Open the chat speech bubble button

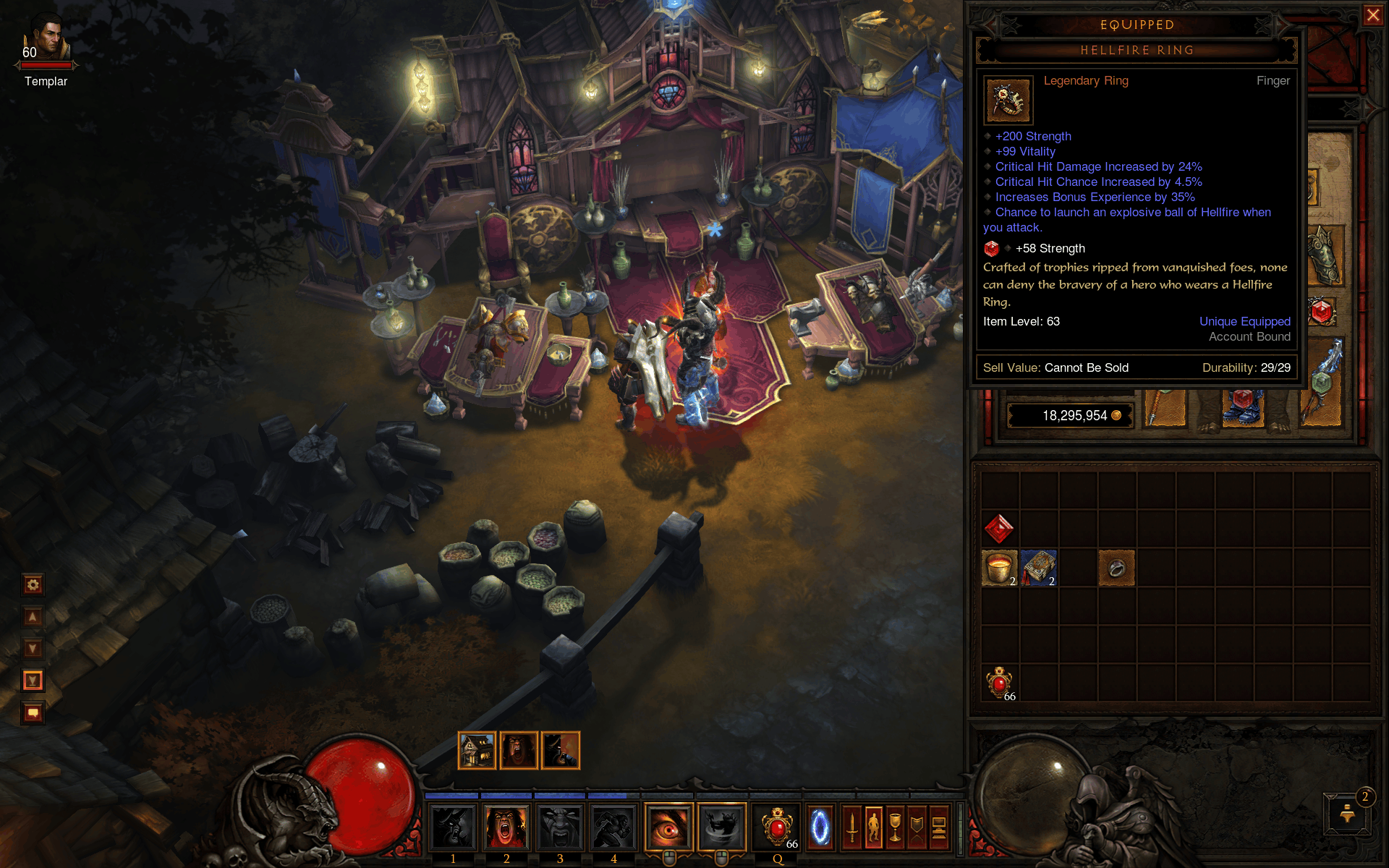(33, 713)
